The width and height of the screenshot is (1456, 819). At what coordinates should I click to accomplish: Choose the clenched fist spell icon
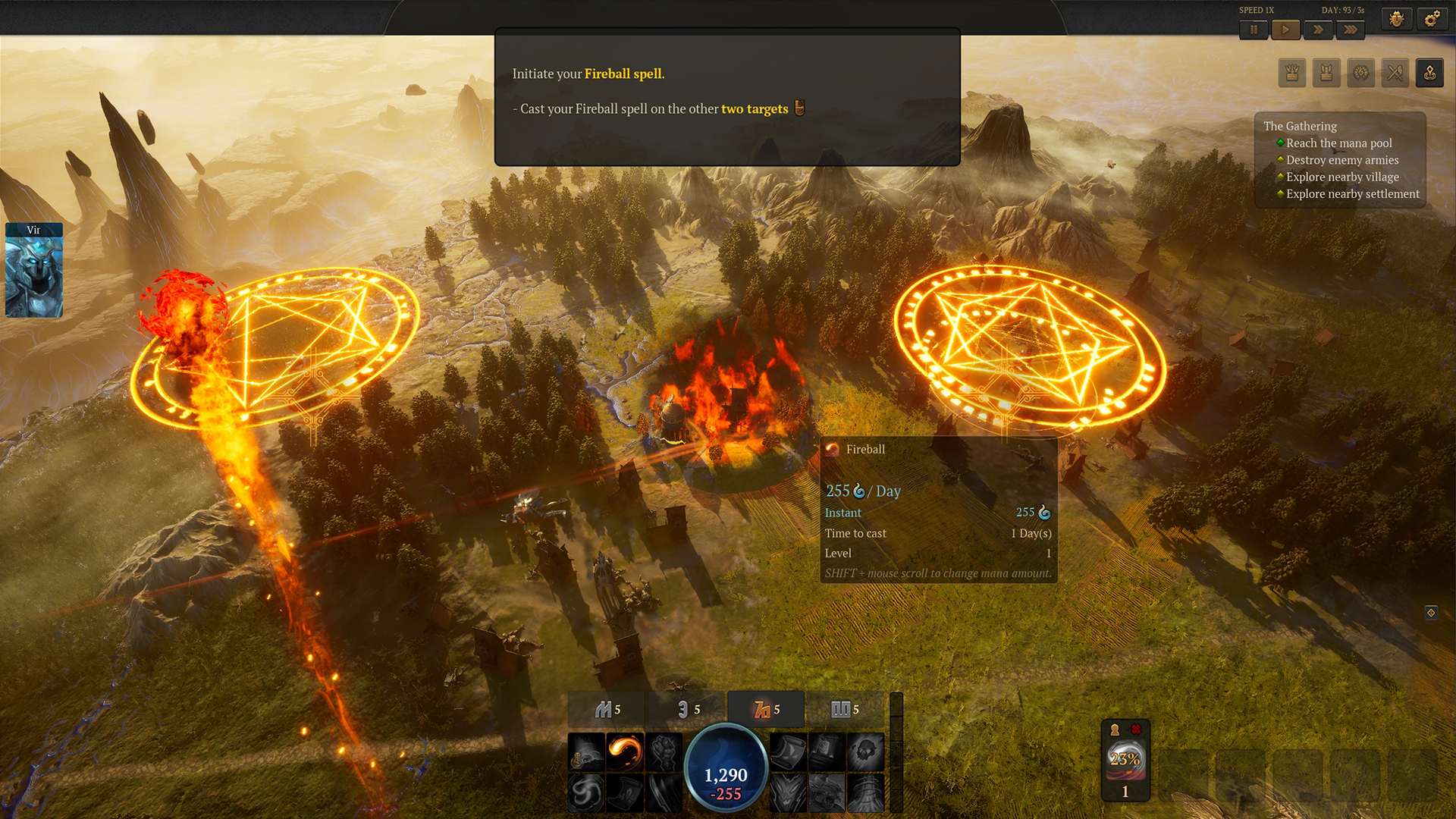(664, 752)
